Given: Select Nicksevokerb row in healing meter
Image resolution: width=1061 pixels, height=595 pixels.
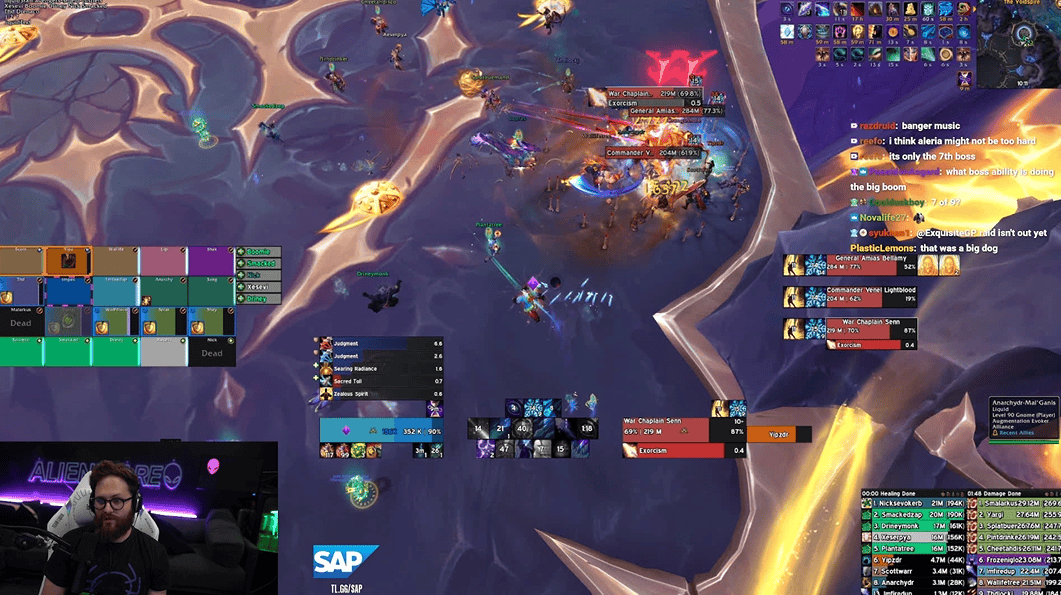Looking at the screenshot, I should [x=910, y=503].
